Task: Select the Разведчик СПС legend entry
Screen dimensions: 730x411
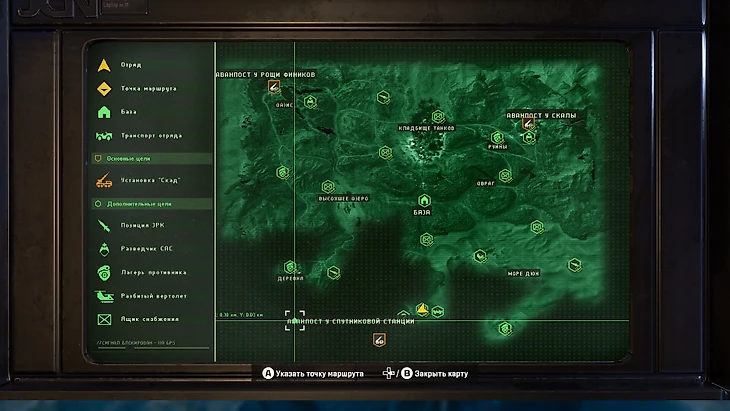Action: 146,248
